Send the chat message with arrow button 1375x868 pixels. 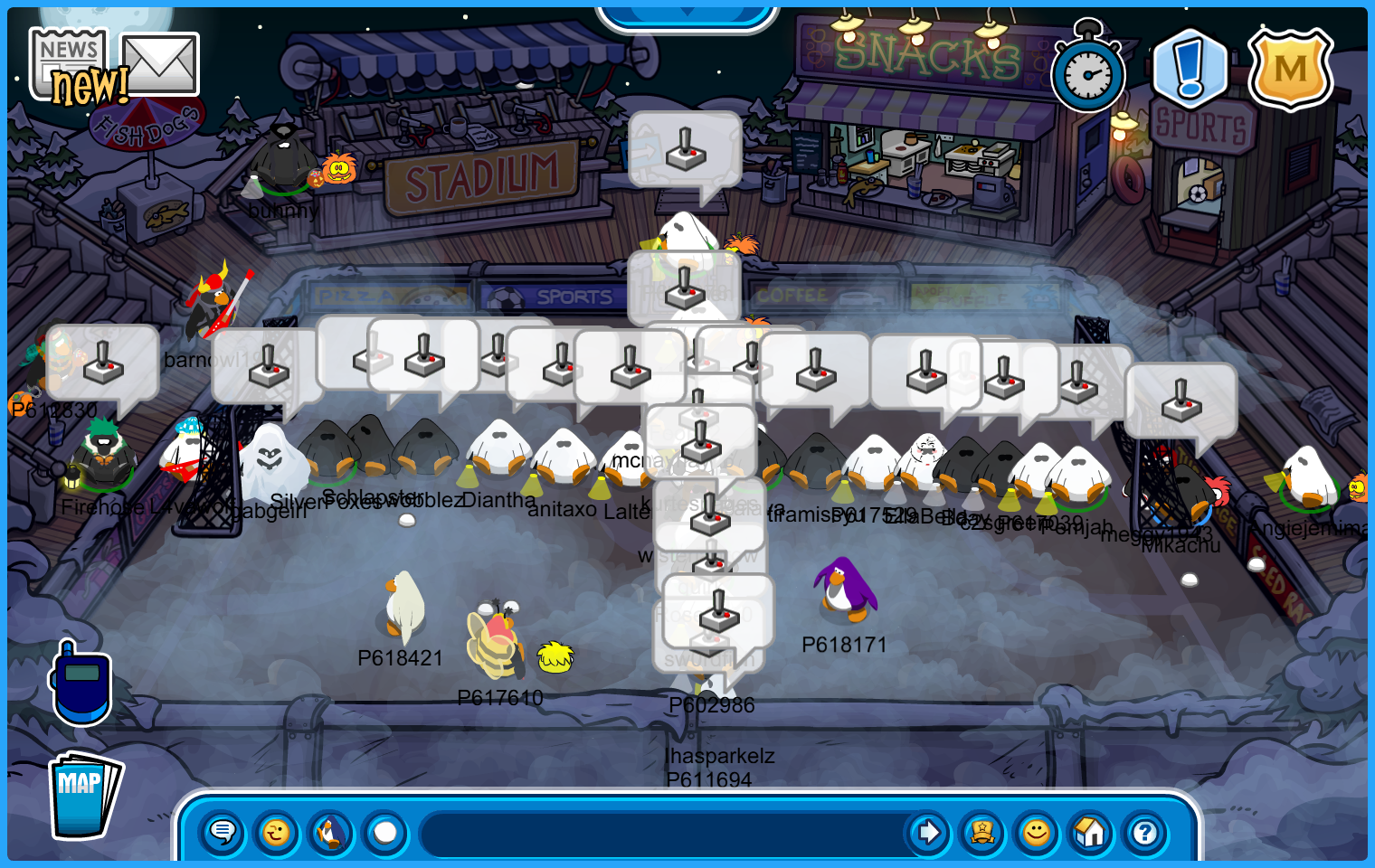928,832
